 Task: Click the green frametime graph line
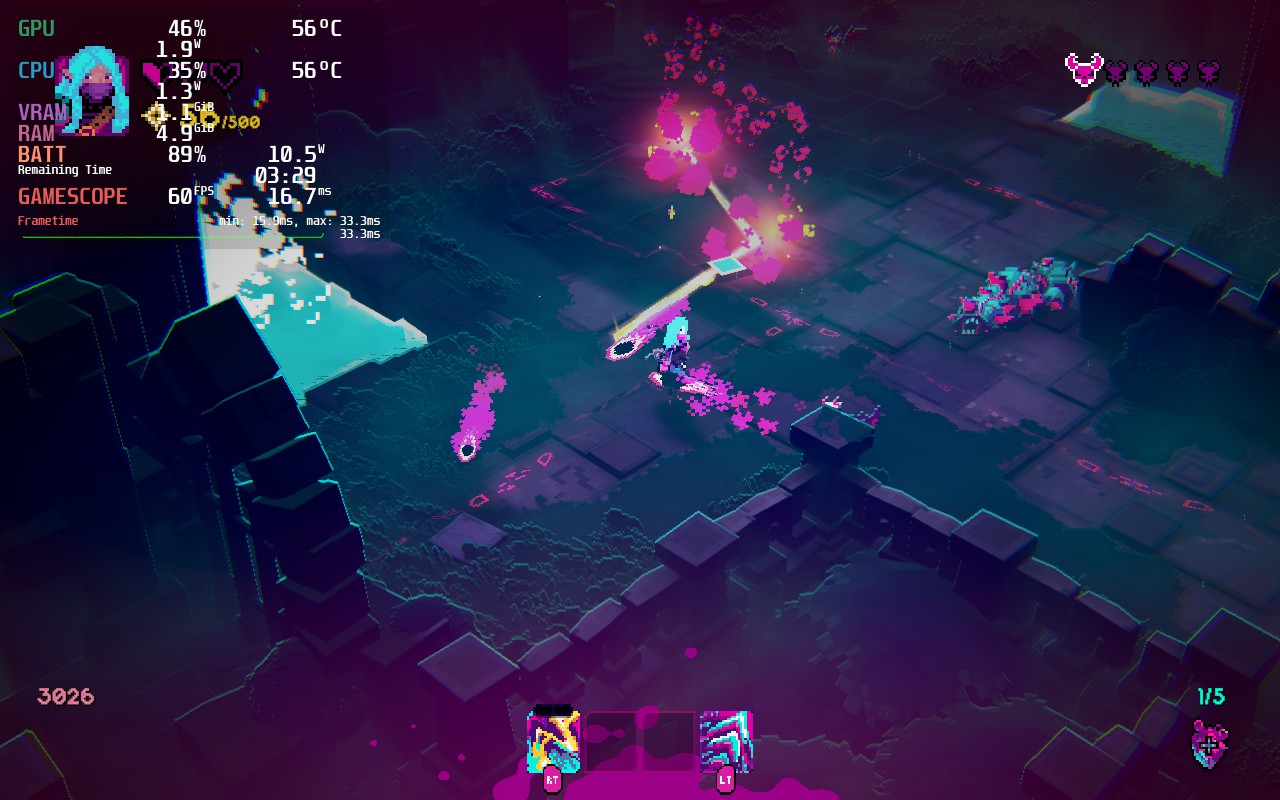pyautogui.click(x=150, y=237)
